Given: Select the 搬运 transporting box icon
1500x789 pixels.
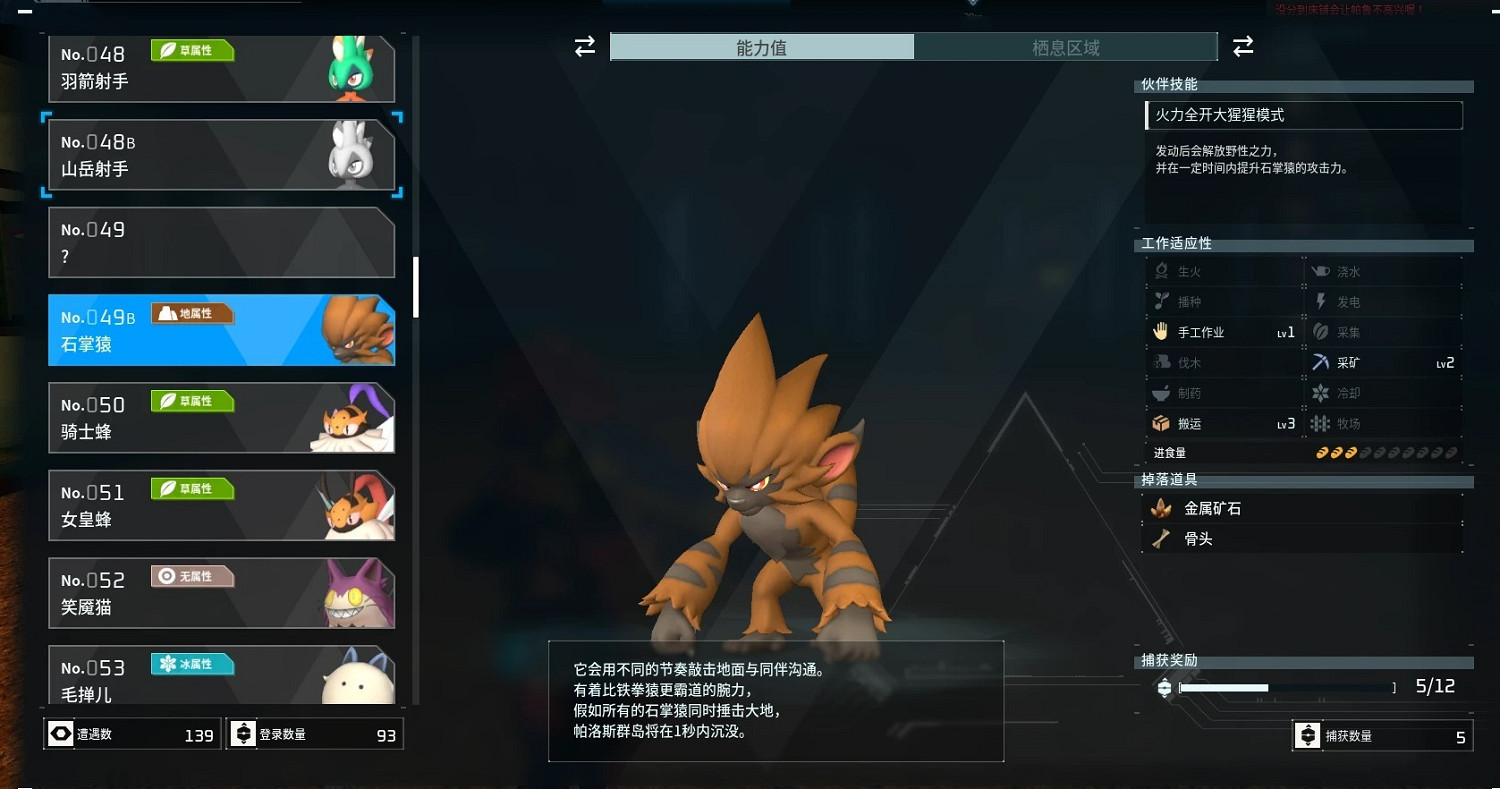Looking at the screenshot, I should [1160, 423].
